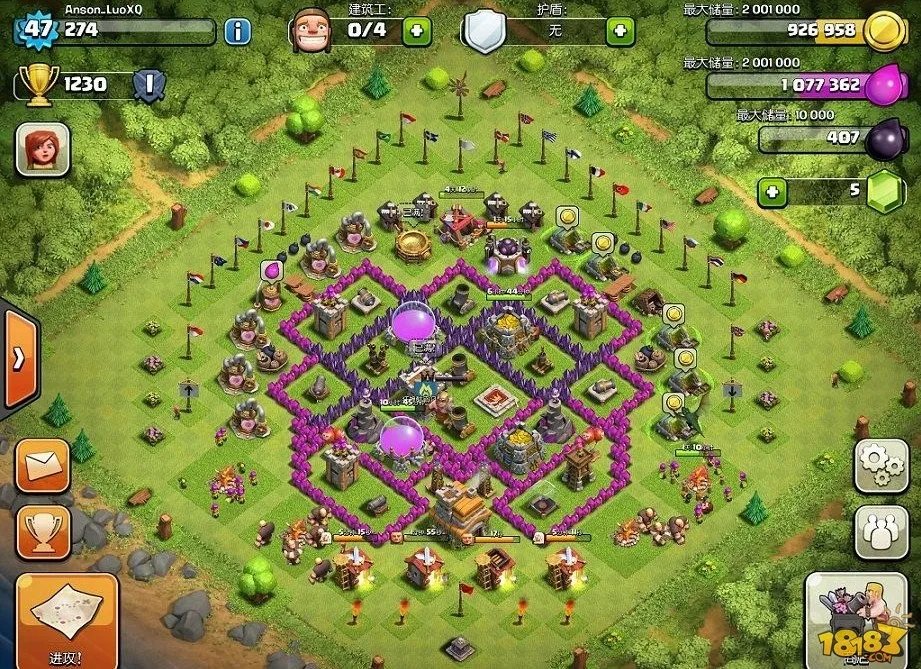Click the gold trophy count icon
The width and height of the screenshot is (921, 669).
[38, 85]
